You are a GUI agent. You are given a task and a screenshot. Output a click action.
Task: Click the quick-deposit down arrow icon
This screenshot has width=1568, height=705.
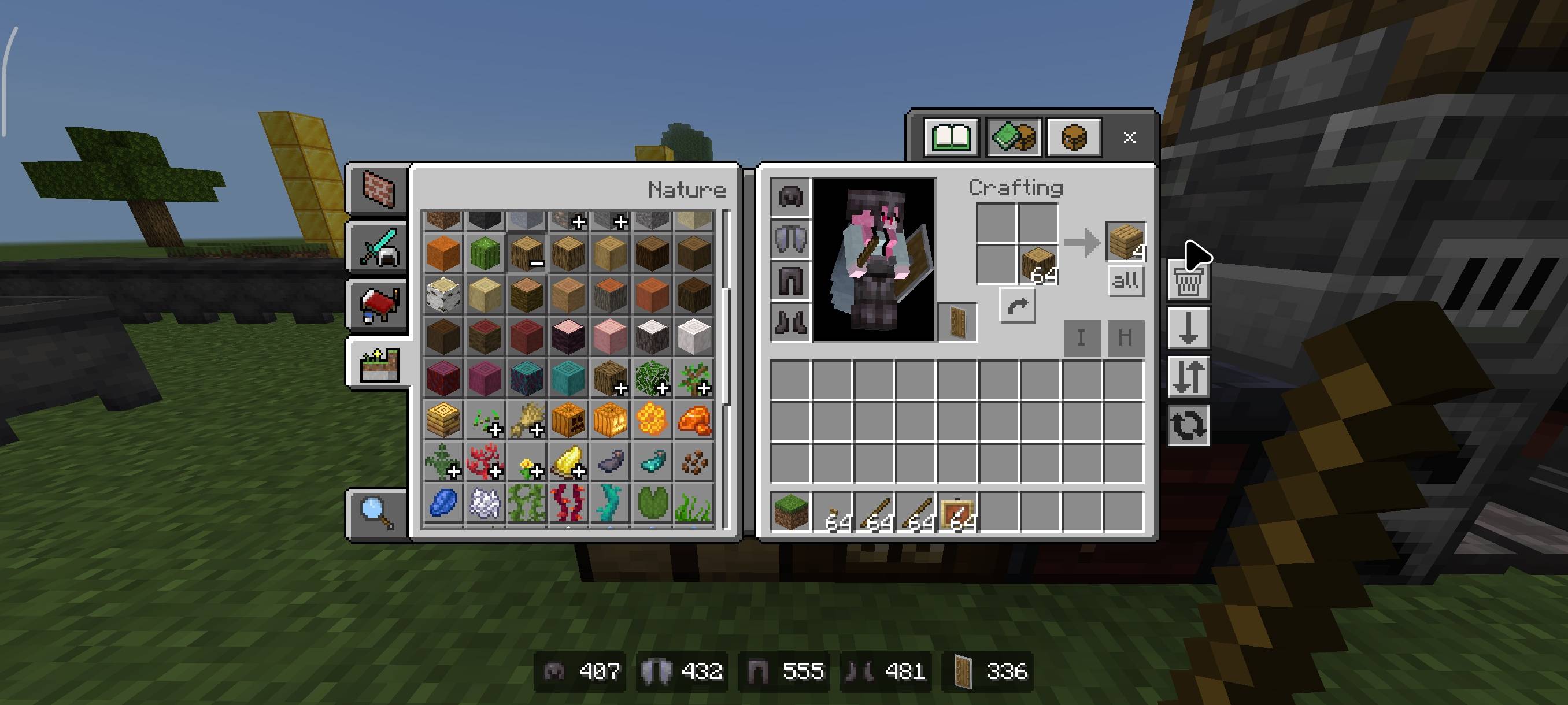[x=1188, y=327]
